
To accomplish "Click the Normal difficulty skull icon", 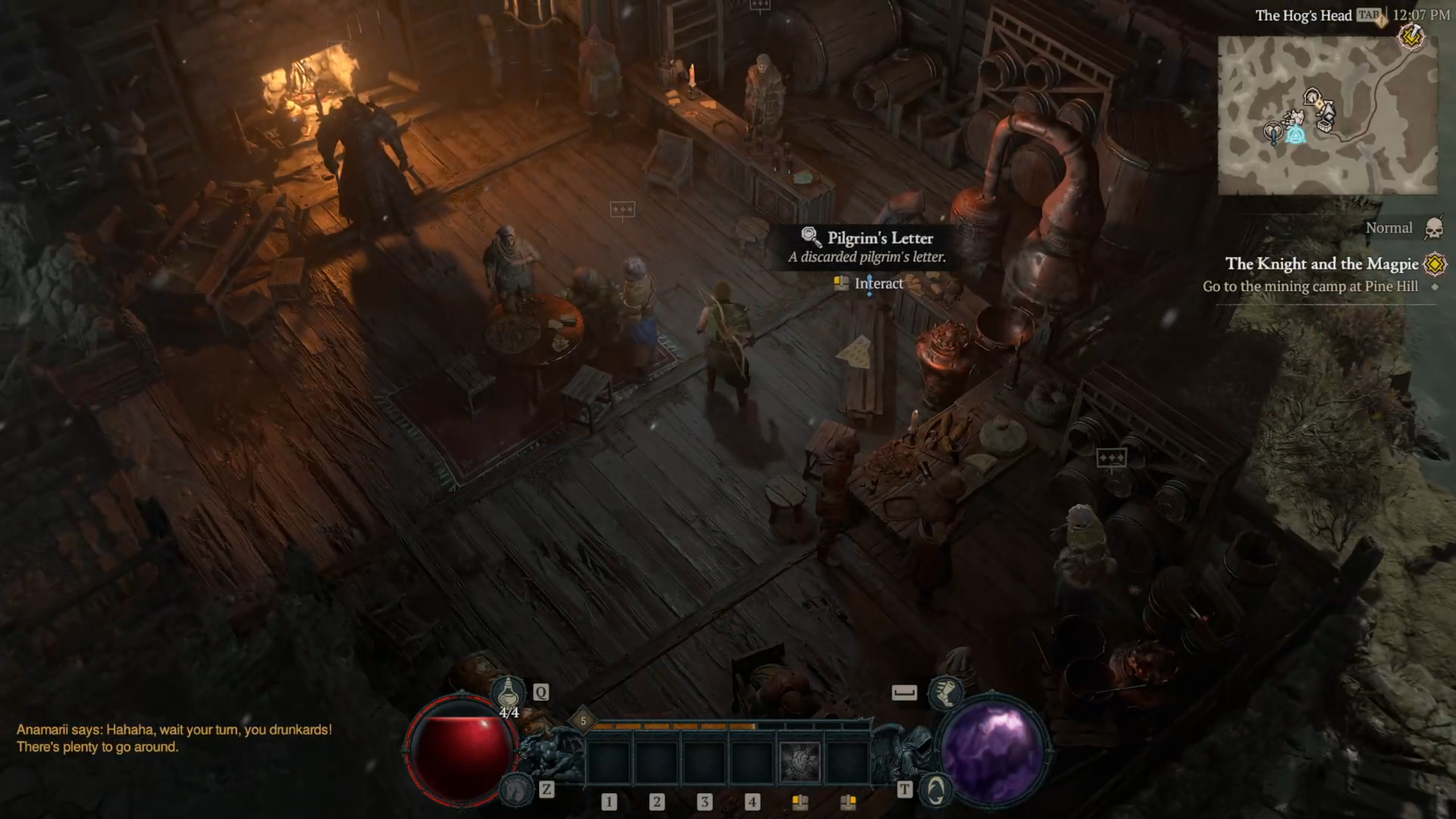I will click(x=1434, y=229).
